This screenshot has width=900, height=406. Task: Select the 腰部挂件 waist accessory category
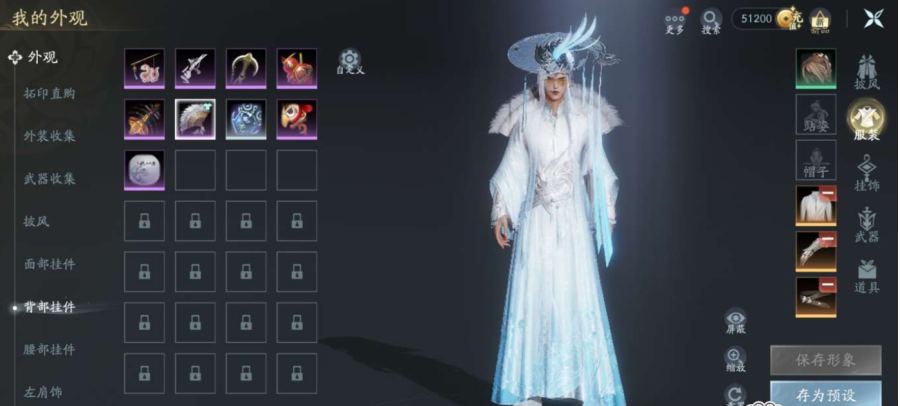[x=50, y=349]
